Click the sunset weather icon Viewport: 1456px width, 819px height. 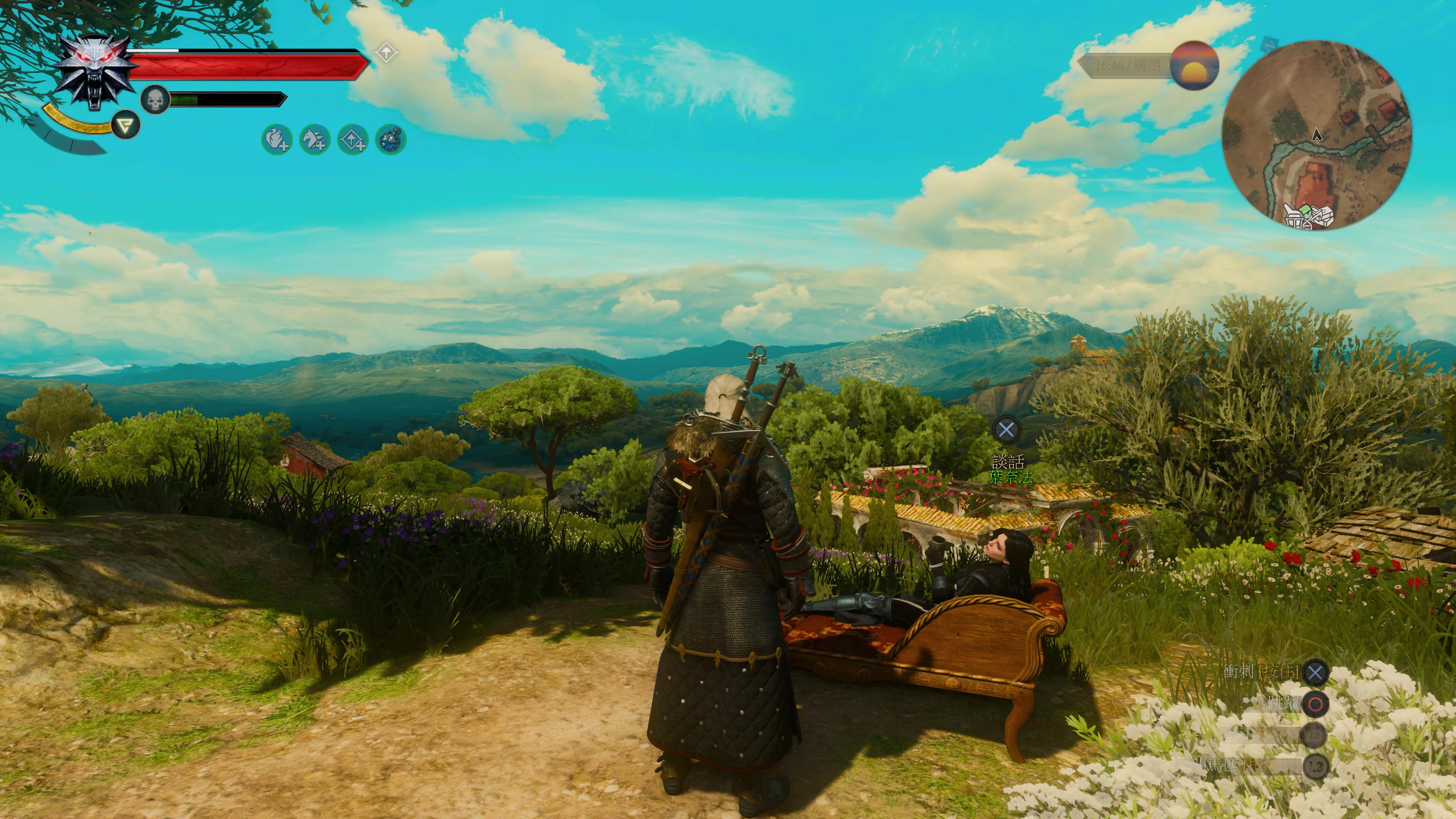pyautogui.click(x=1194, y=65)
